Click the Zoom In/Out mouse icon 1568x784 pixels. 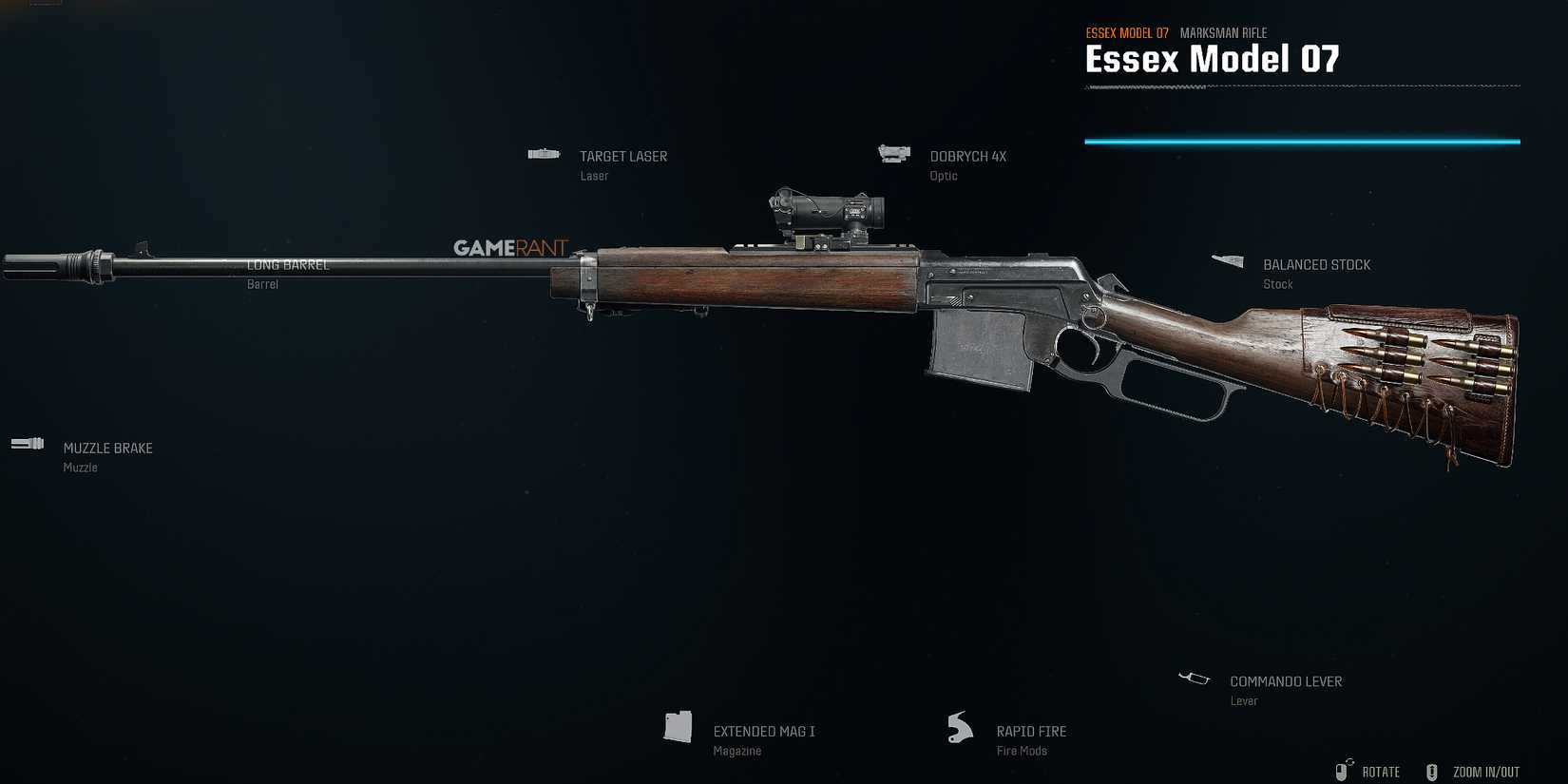click(x=1430, y=771)
